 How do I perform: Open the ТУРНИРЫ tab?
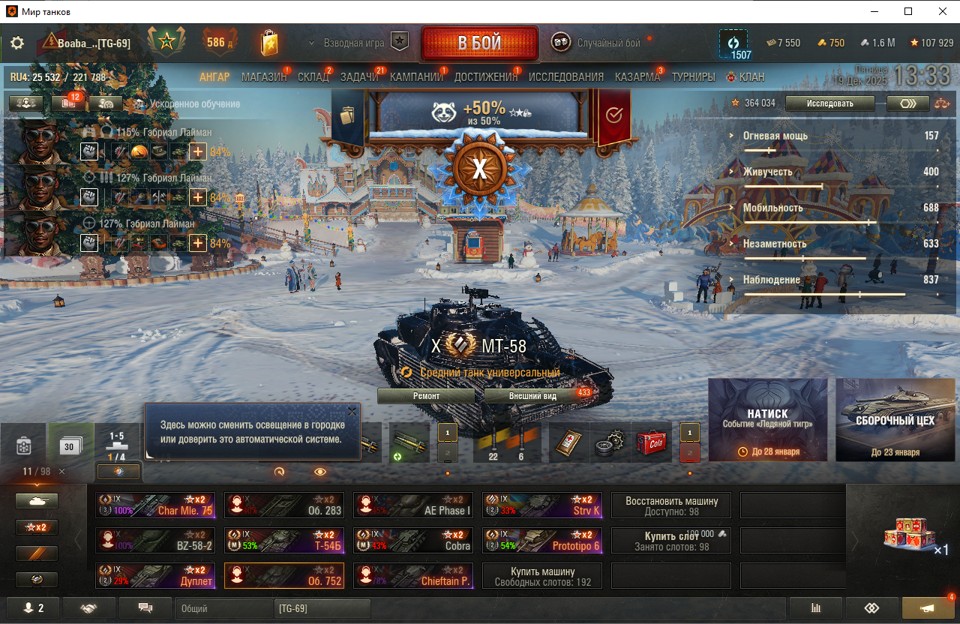pyautogui.click(x=693, y=77)
